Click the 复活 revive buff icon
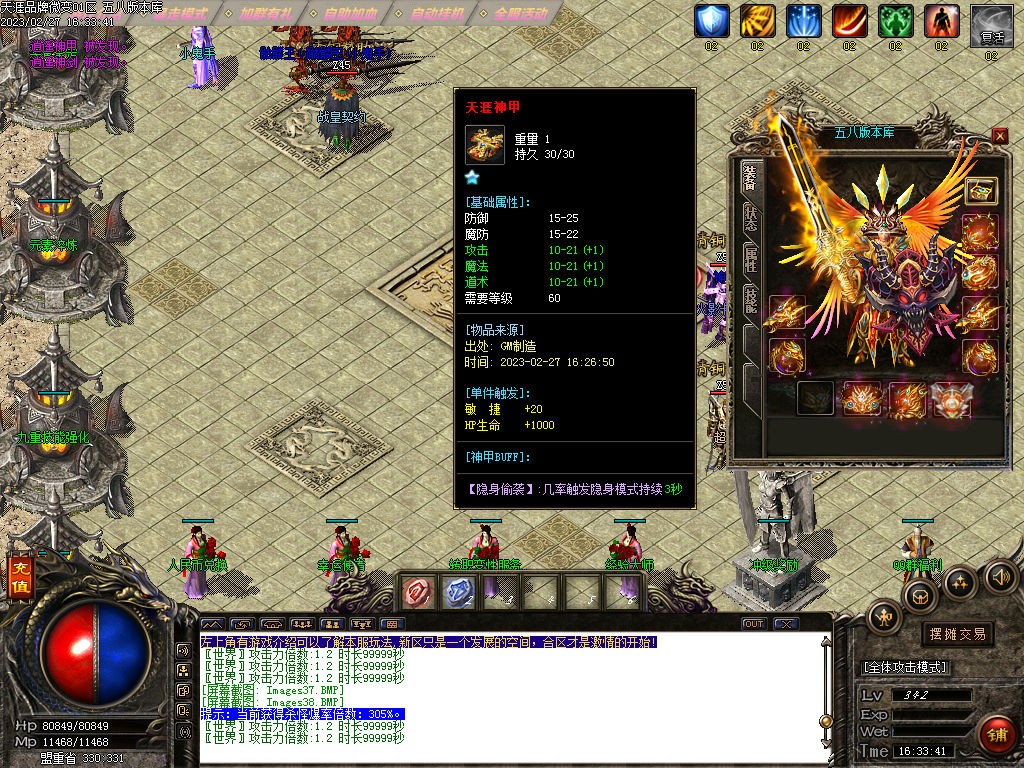The image size is (1024, 768). pos(991,22)
